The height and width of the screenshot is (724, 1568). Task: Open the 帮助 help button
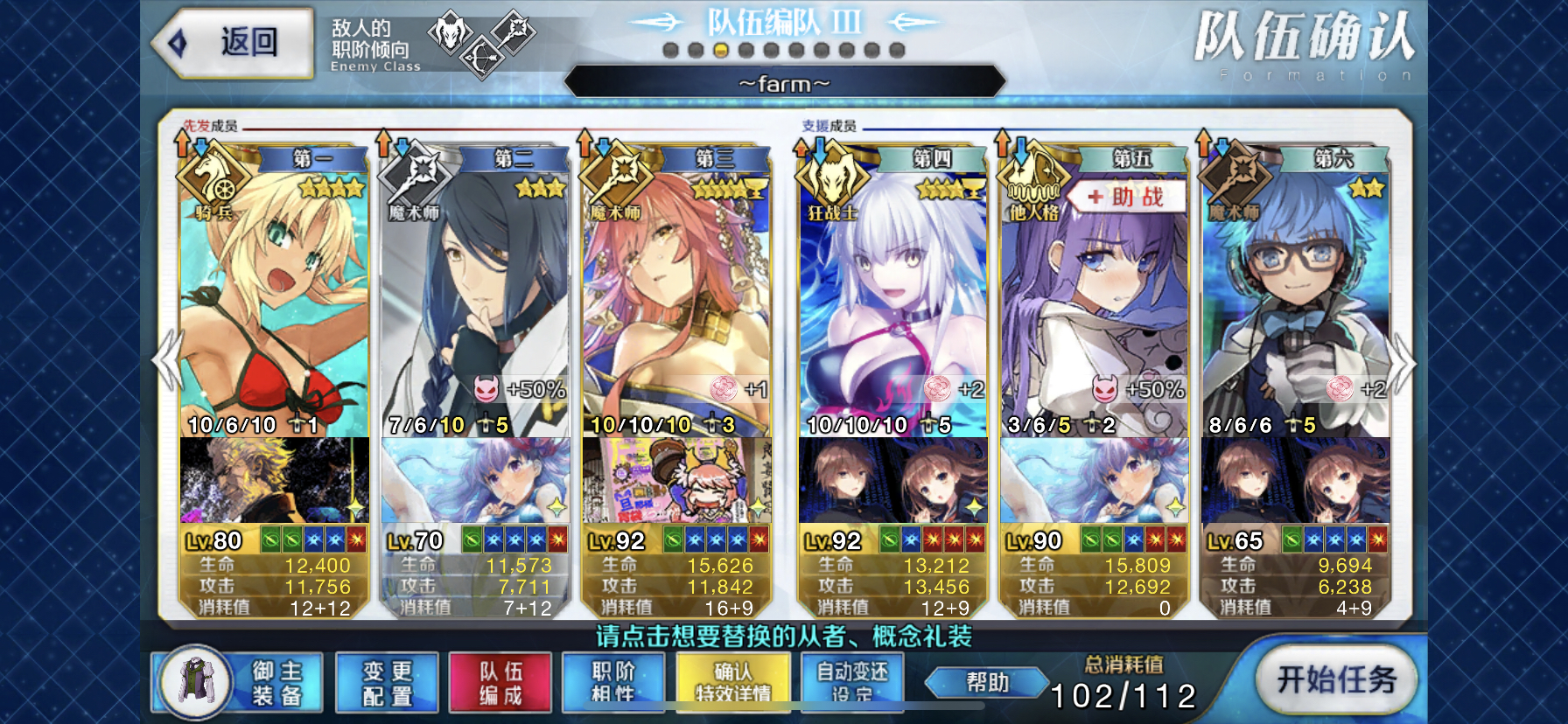987,682
